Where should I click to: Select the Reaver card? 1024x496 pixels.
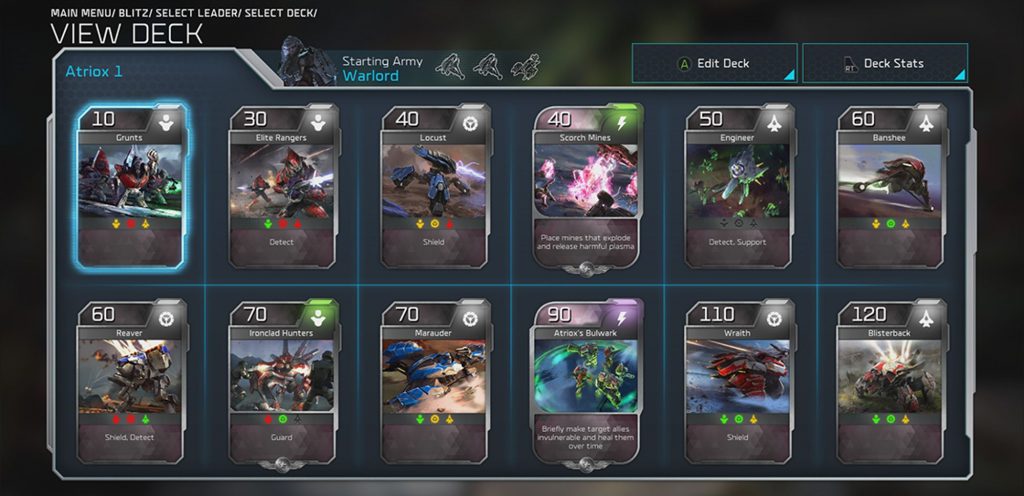[x=130, y=380]
